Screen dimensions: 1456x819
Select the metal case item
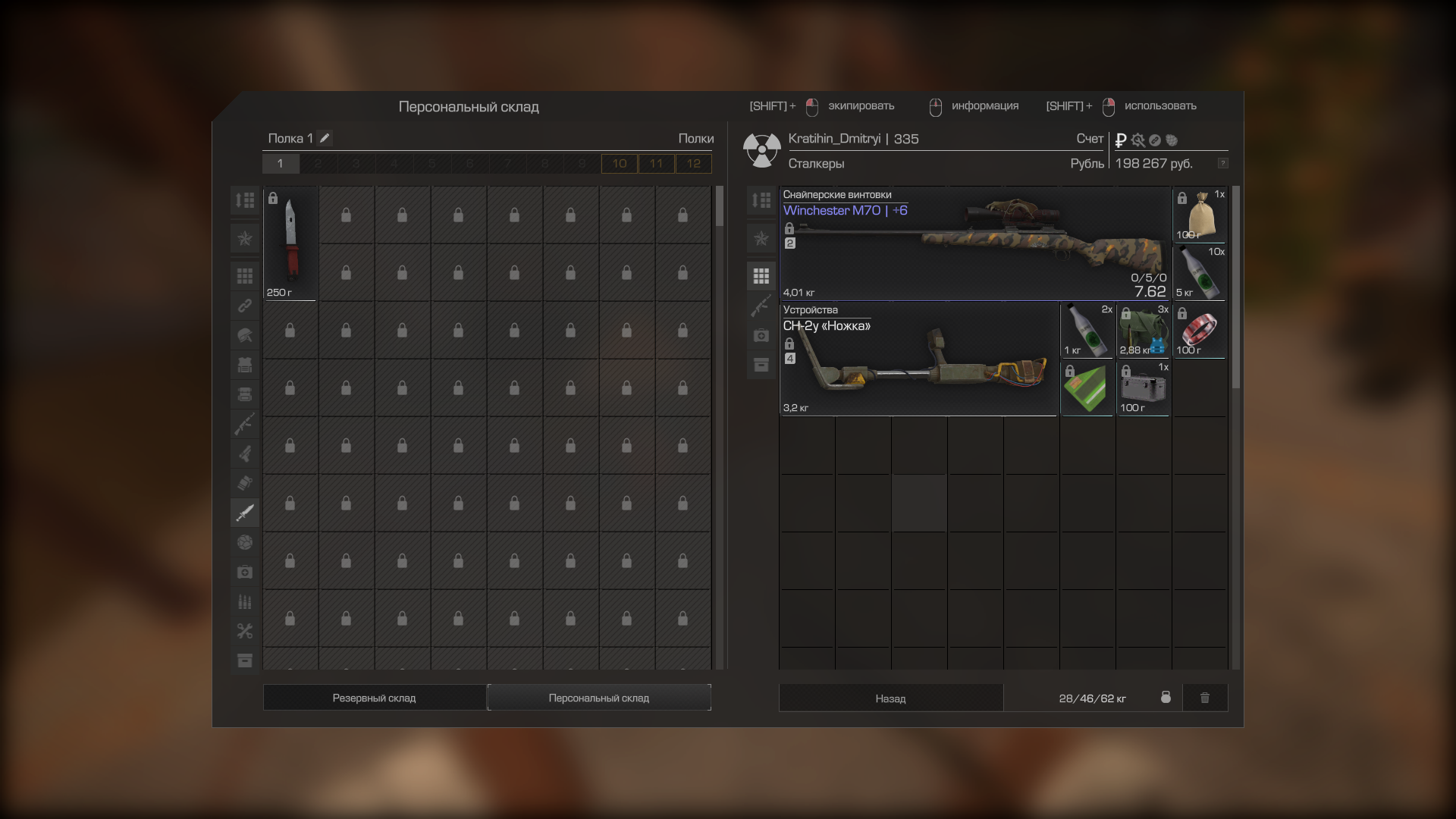(x=1144, y=388)
